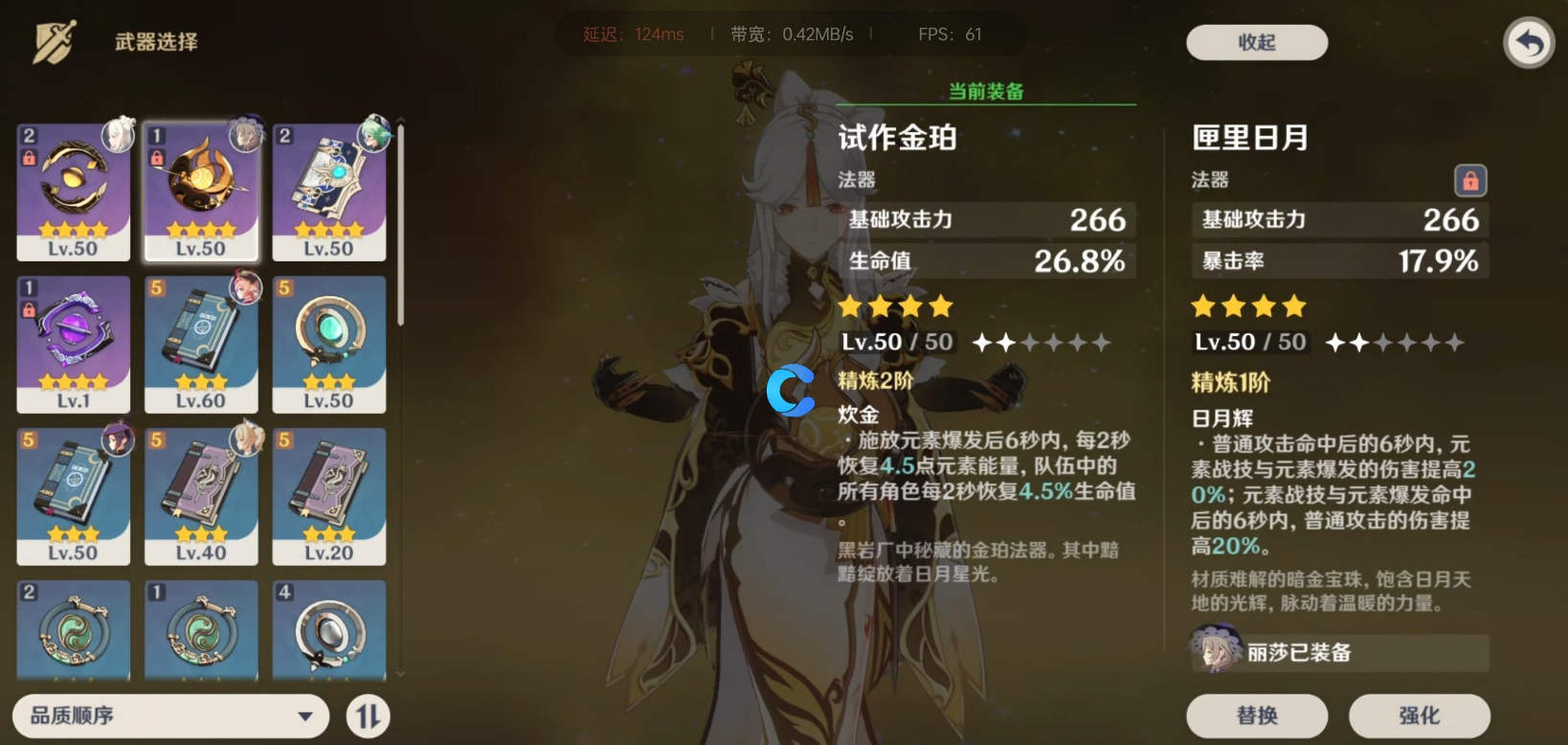The height and width of the screenshot is (745, 1568).
Task: Toggle the lock icon on 匣里日月
Action: point(1470,180)
